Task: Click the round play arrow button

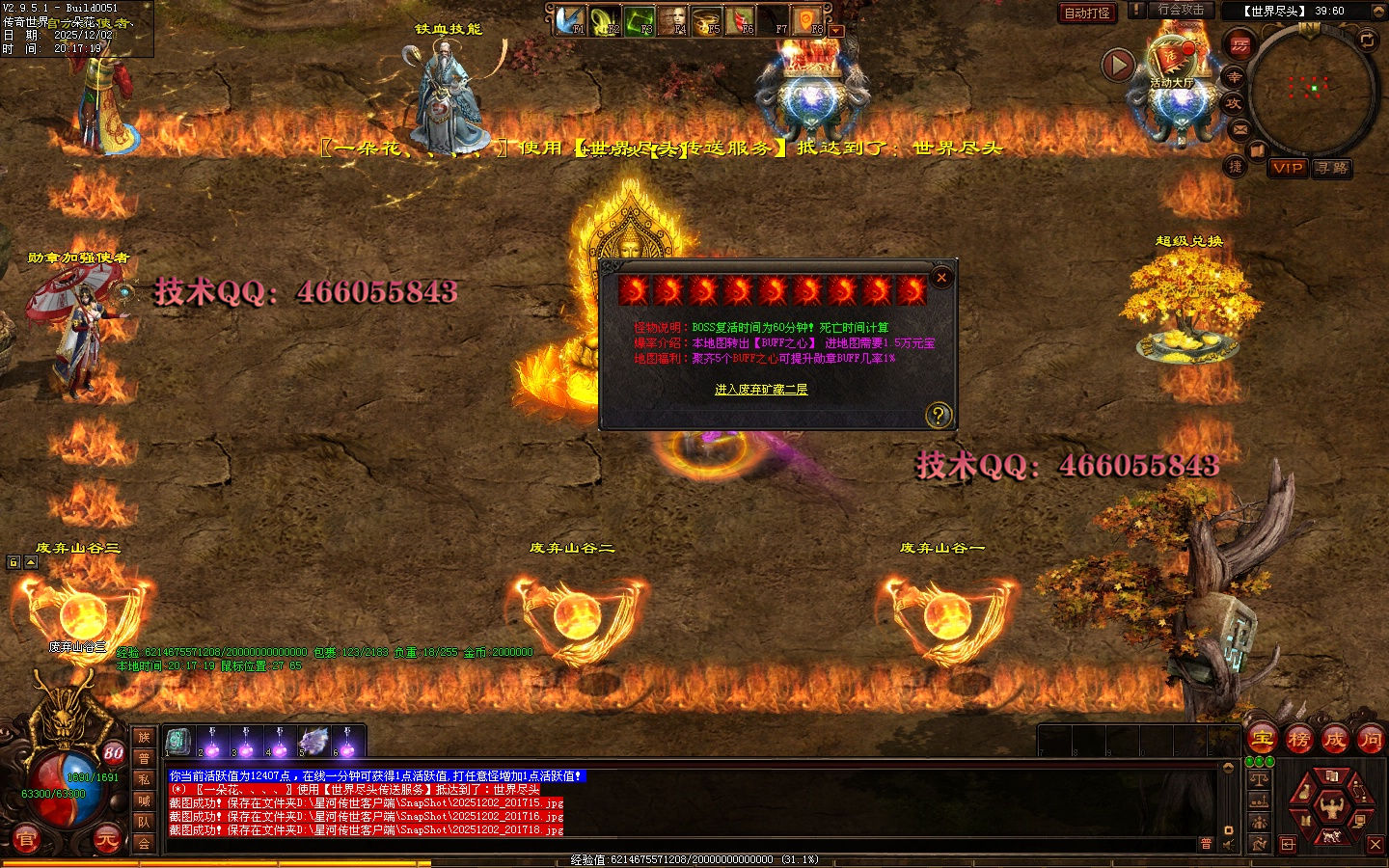Action: pyautogui.click(x=1118, y=65)
